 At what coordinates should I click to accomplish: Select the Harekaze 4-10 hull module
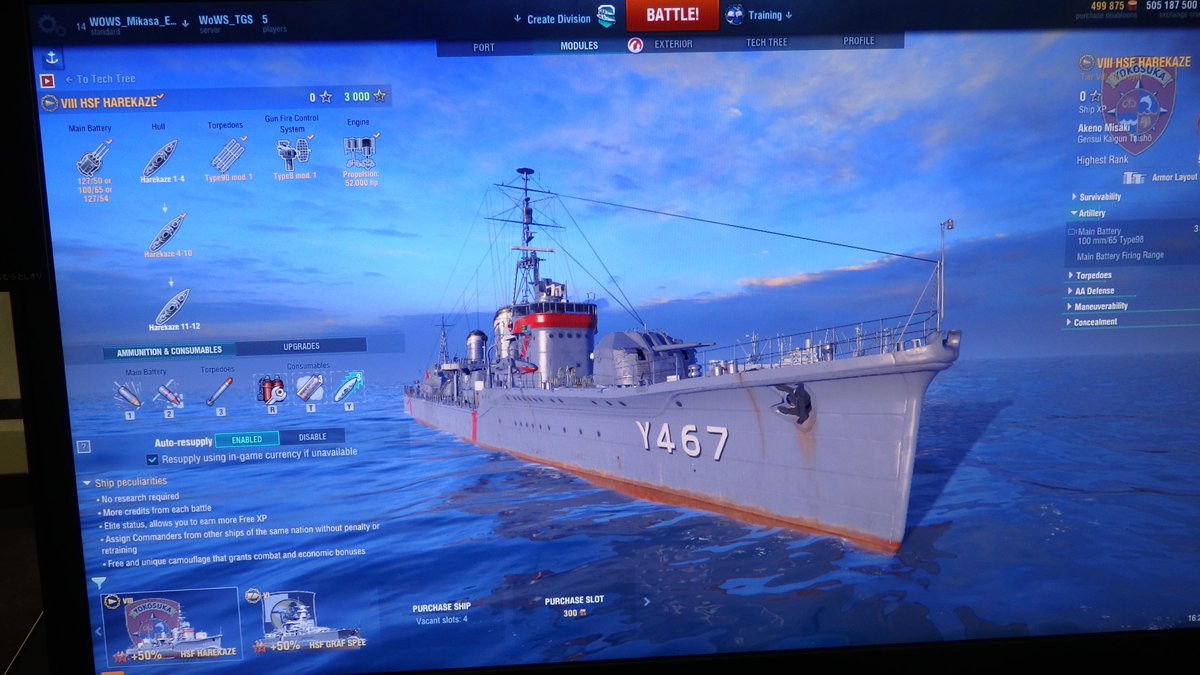[167, 233]
